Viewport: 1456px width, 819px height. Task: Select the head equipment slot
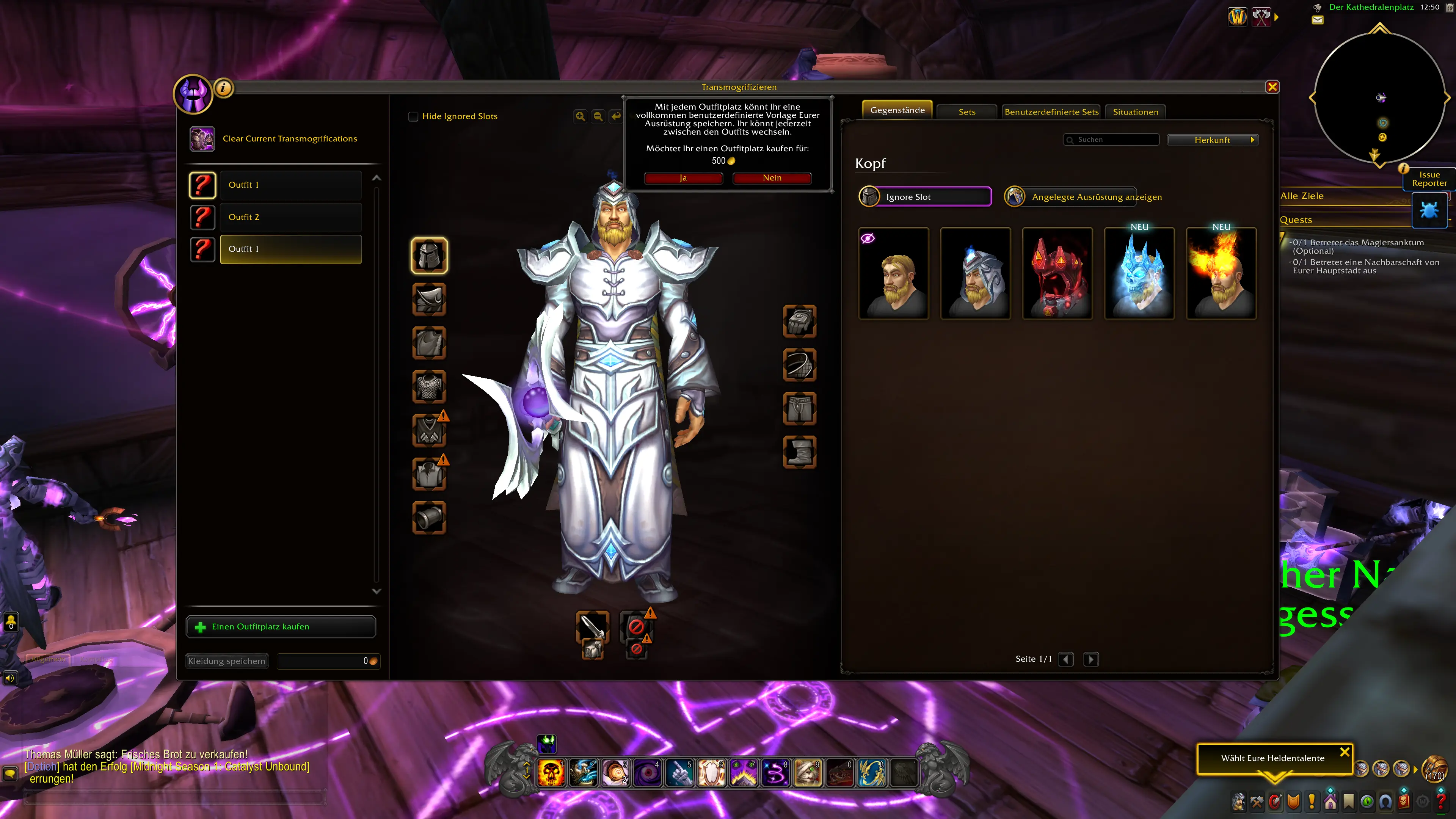tap(429, 256)
